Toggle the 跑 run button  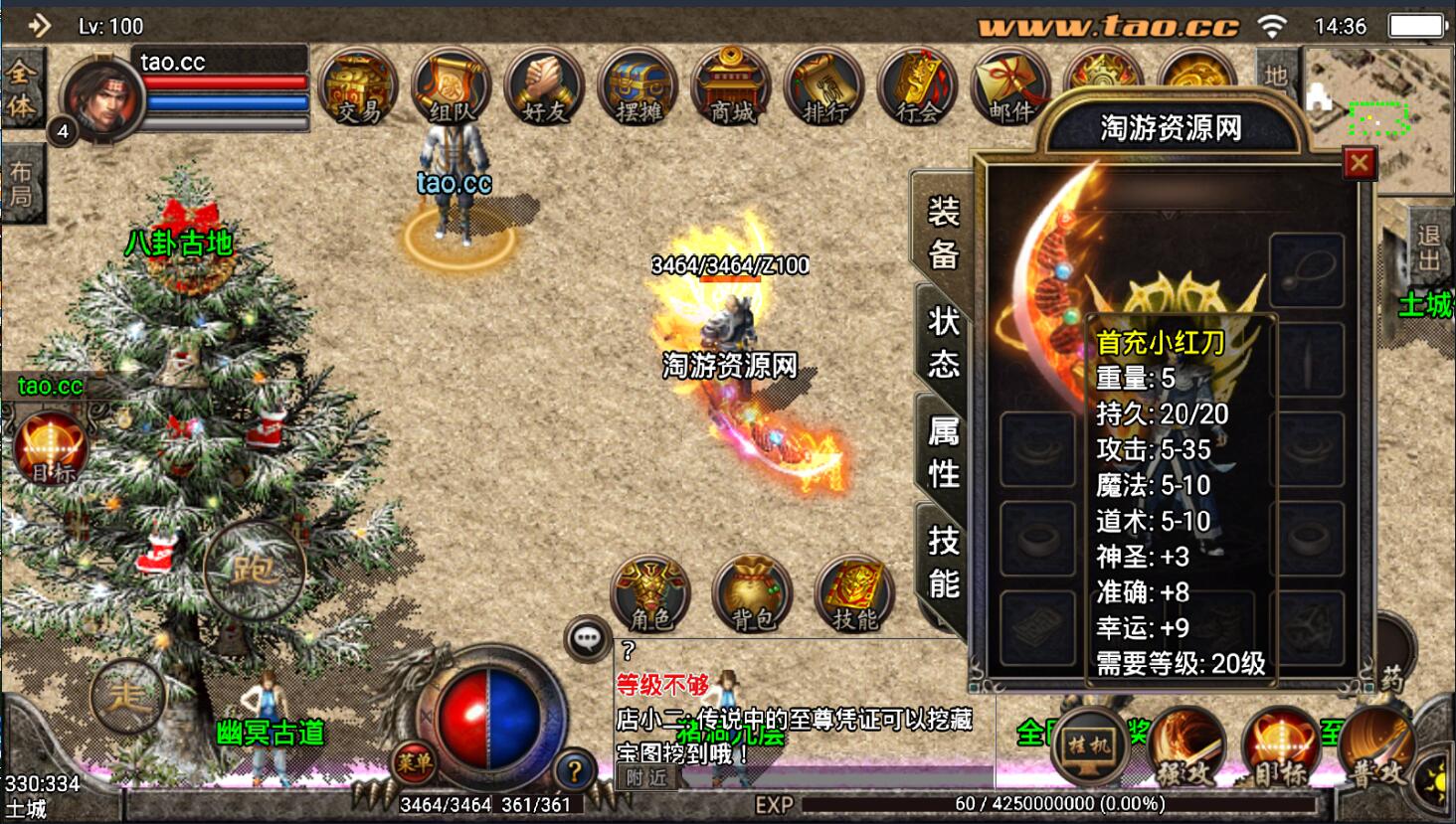pyautogui.click(x=254, y=570)
